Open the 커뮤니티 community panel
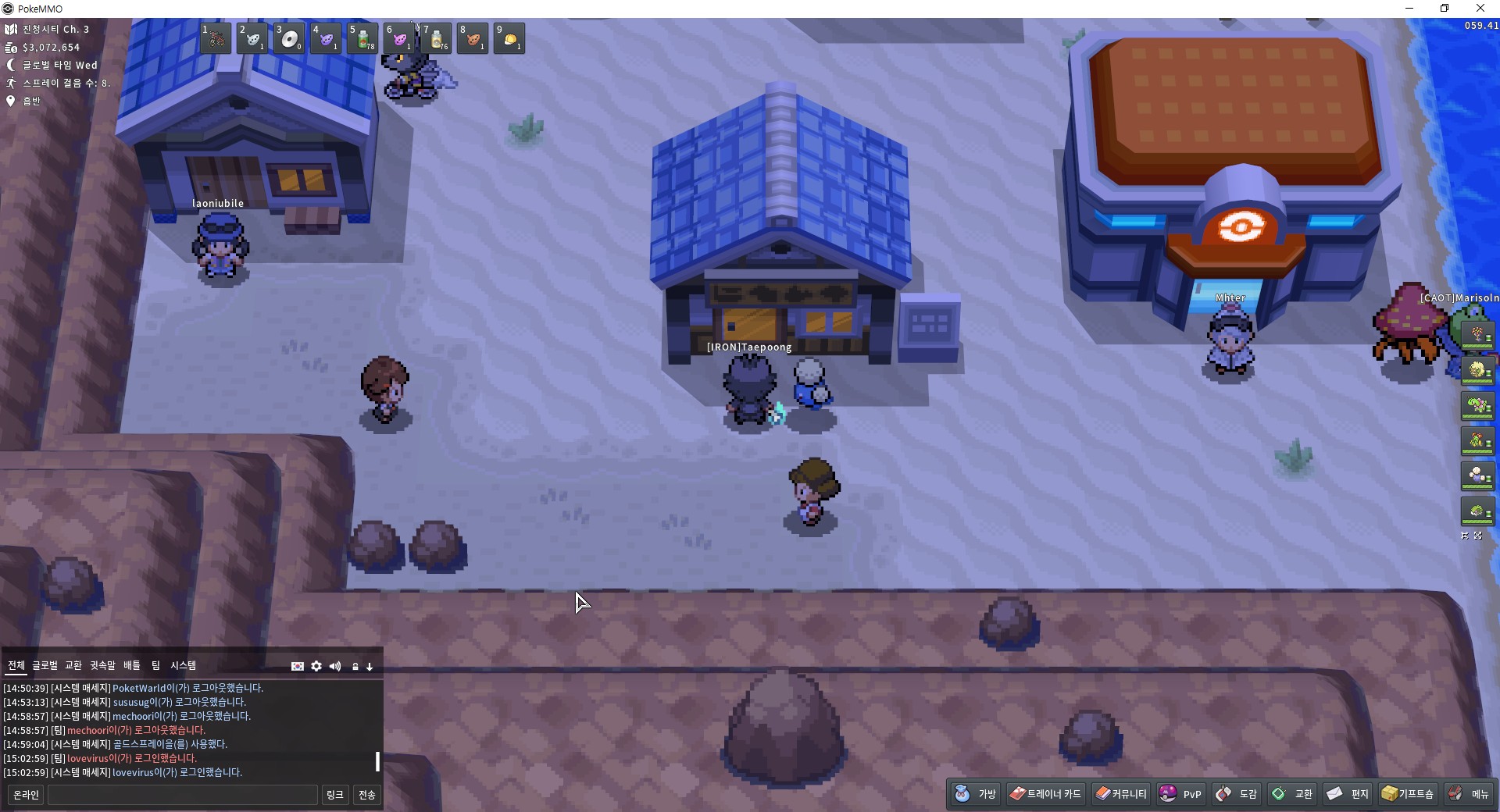The width and height of the screenshot is (1500, 812). click(x=1121, y=794)
